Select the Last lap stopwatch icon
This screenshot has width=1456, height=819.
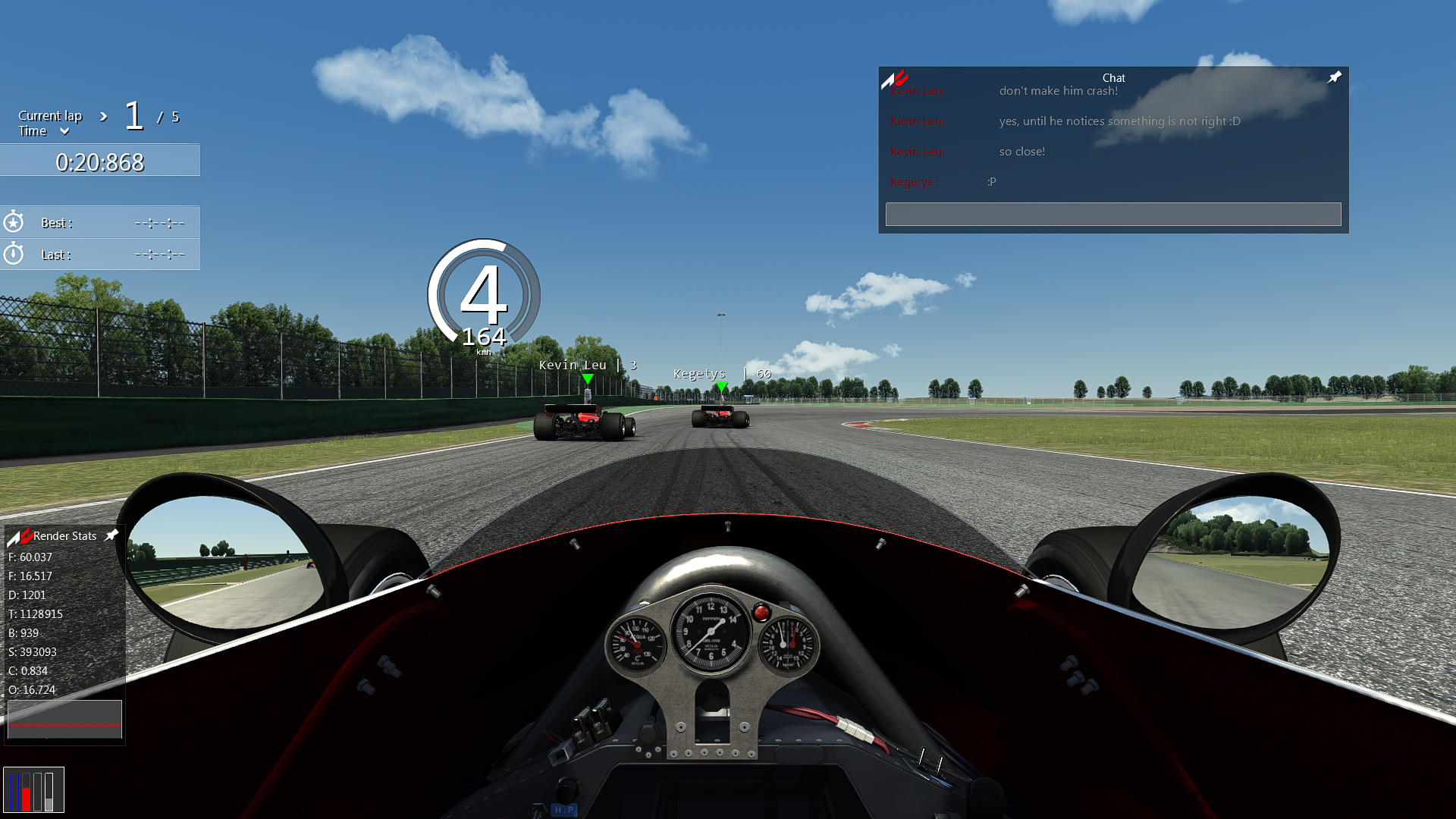[14, 254]
